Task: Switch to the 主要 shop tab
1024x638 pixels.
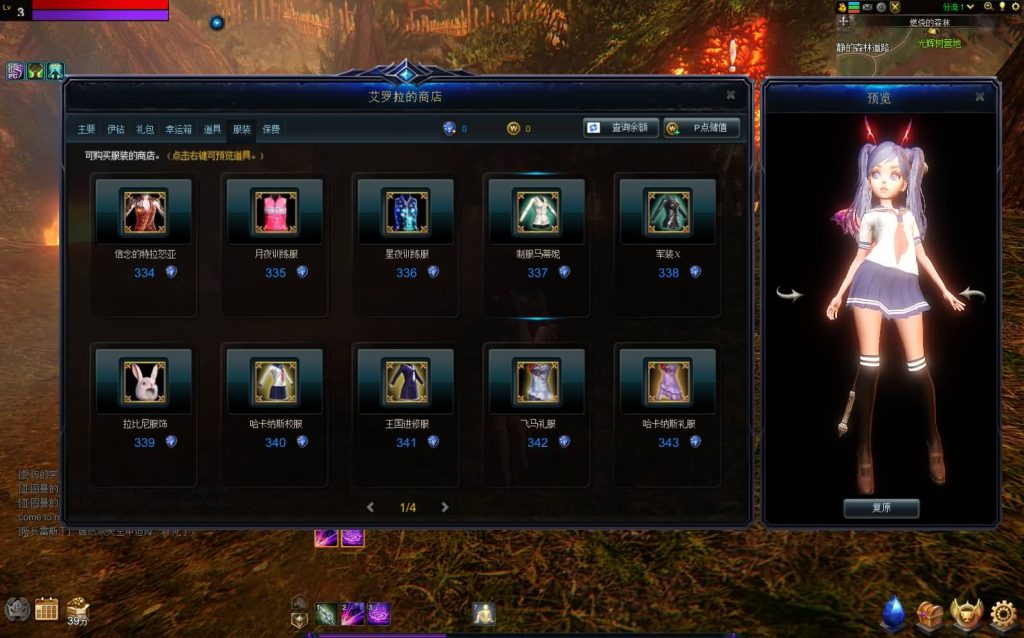Action: pos(87,129)
